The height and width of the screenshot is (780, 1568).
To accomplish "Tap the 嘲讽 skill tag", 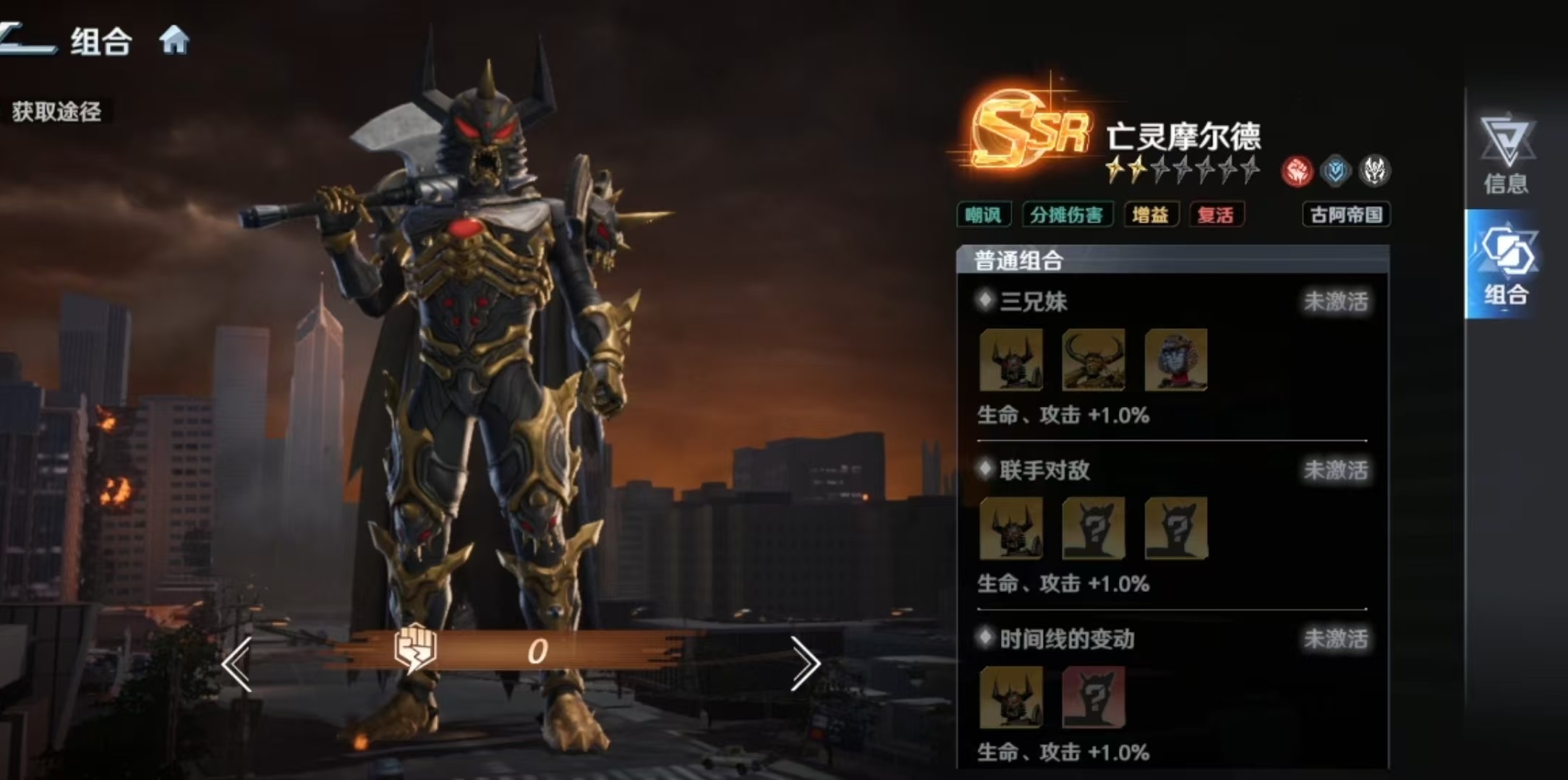I will coord(983,215).
